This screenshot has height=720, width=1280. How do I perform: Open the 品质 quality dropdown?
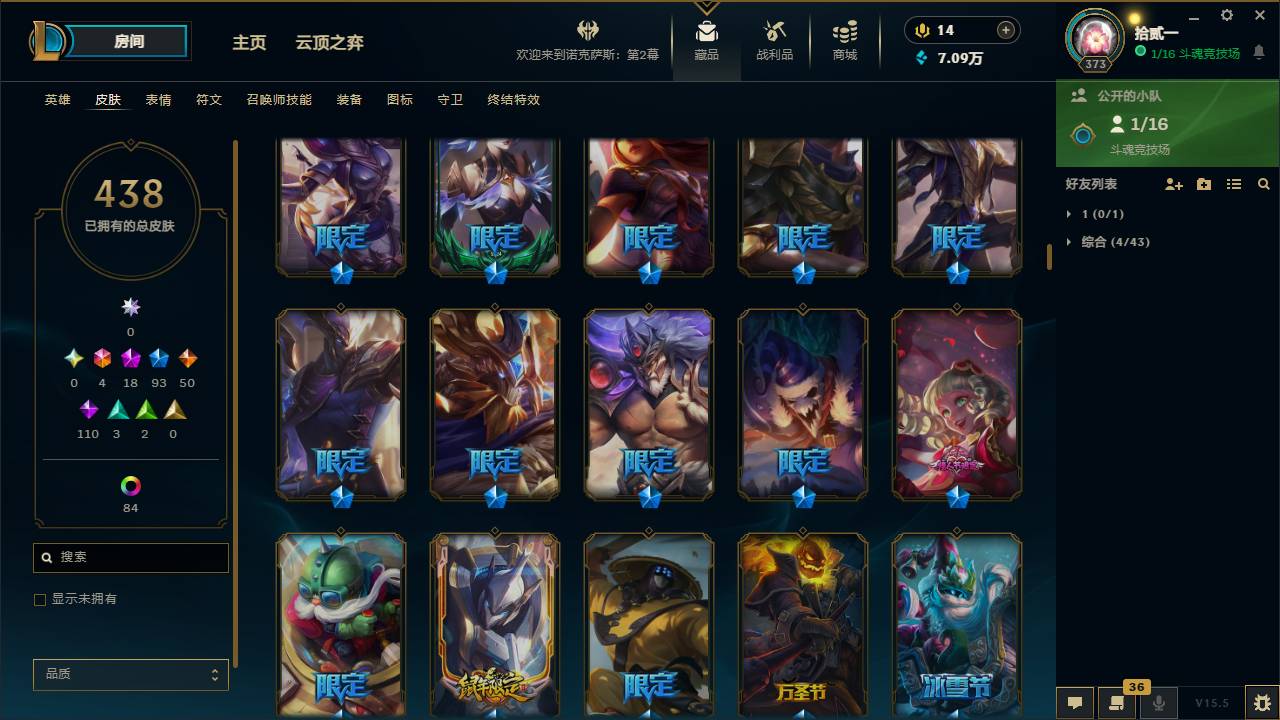click(x=130, y=674)
